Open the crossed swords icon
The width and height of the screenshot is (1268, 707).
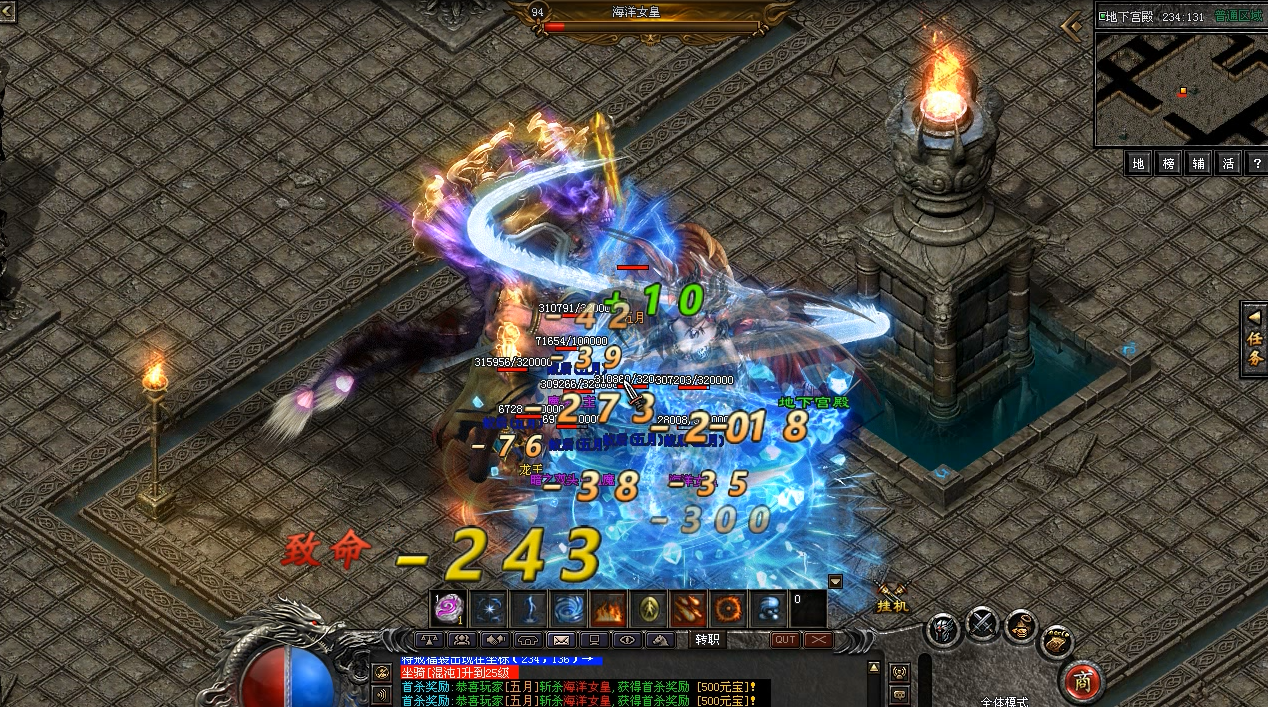point(983,624)
